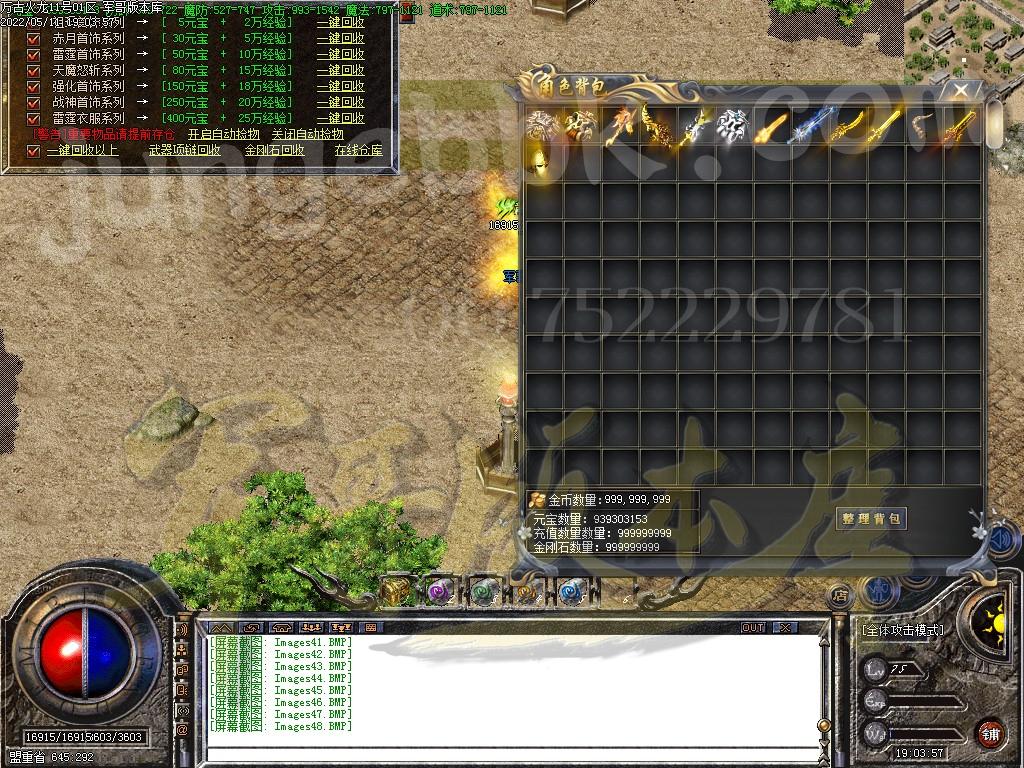Click the 整理背包 sort backpack button
This screenshot has height=768, width=1024.
click(x=870, y=518)
